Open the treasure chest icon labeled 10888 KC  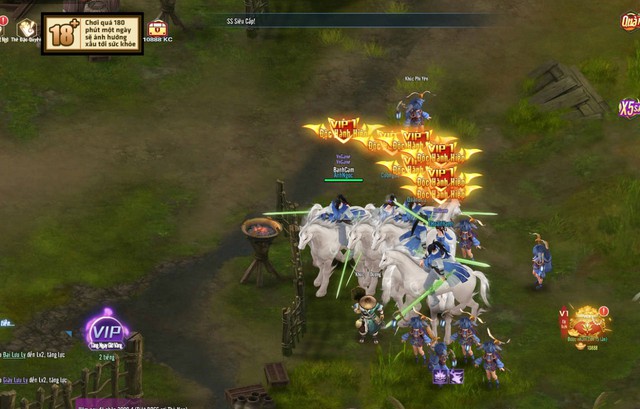(157, 28)
